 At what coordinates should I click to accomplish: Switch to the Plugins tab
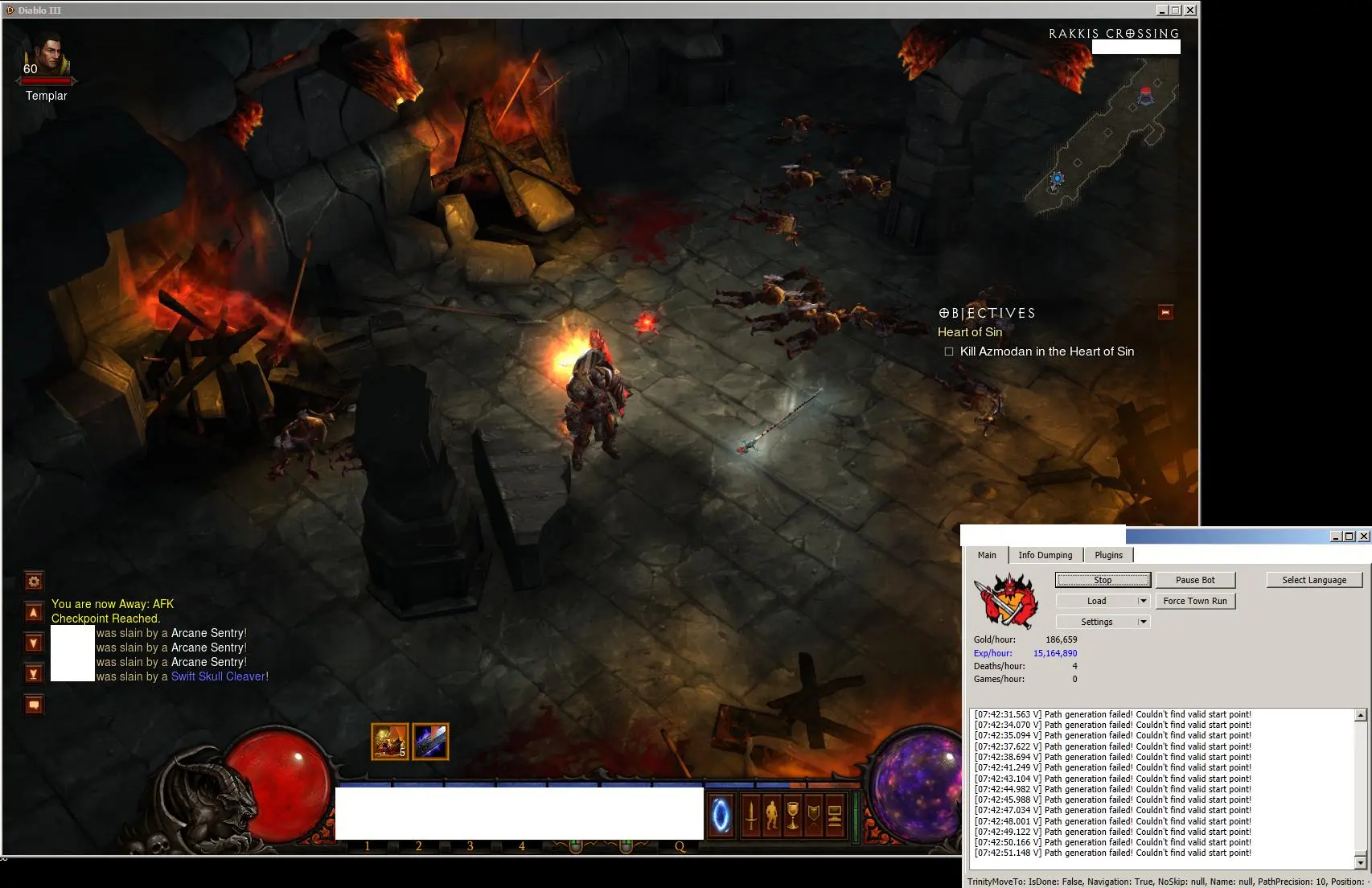tap(1108, 555)
